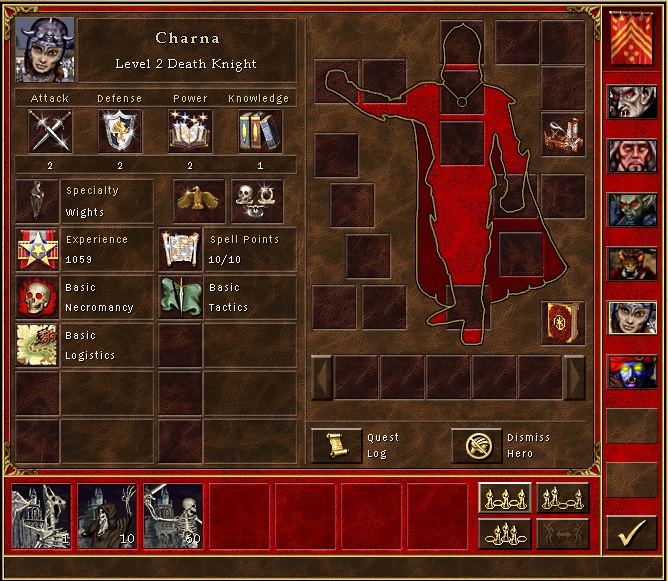Screen dimensions: 668x581
Task: Select the stack of 60 skeletons
Action: 173,516
